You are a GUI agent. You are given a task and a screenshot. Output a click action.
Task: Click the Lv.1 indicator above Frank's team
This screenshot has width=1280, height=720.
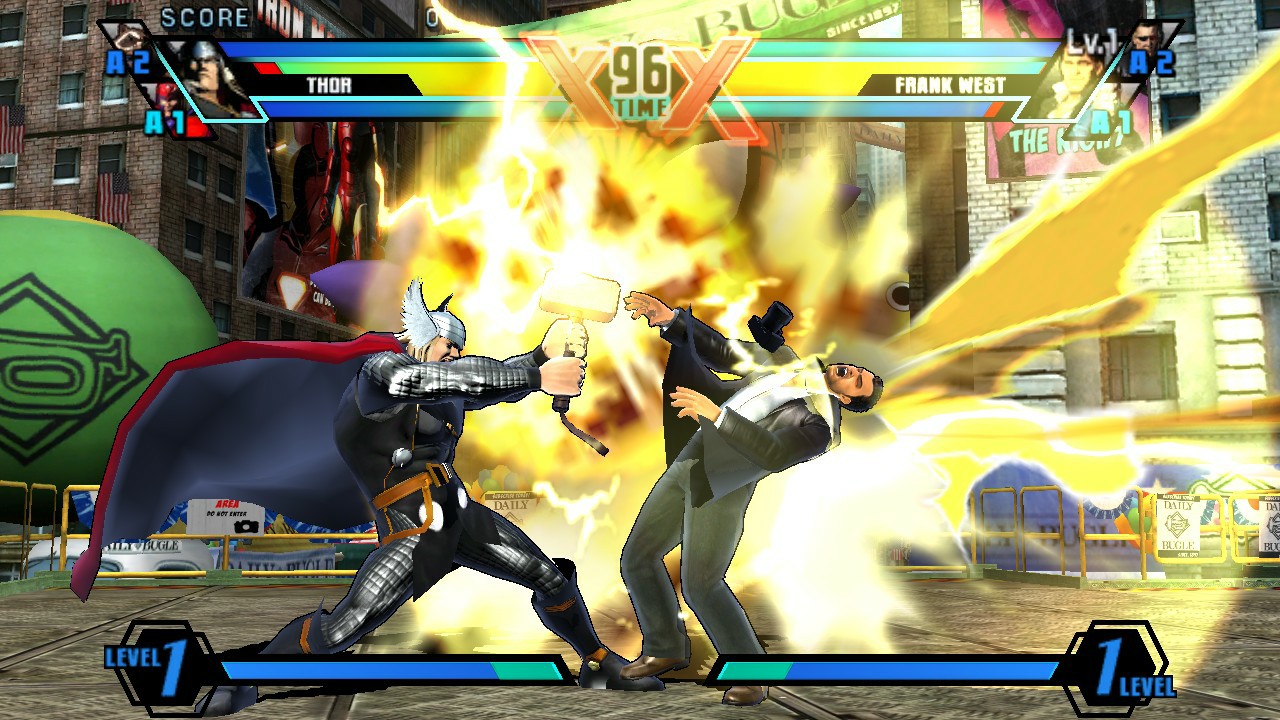1092,42
